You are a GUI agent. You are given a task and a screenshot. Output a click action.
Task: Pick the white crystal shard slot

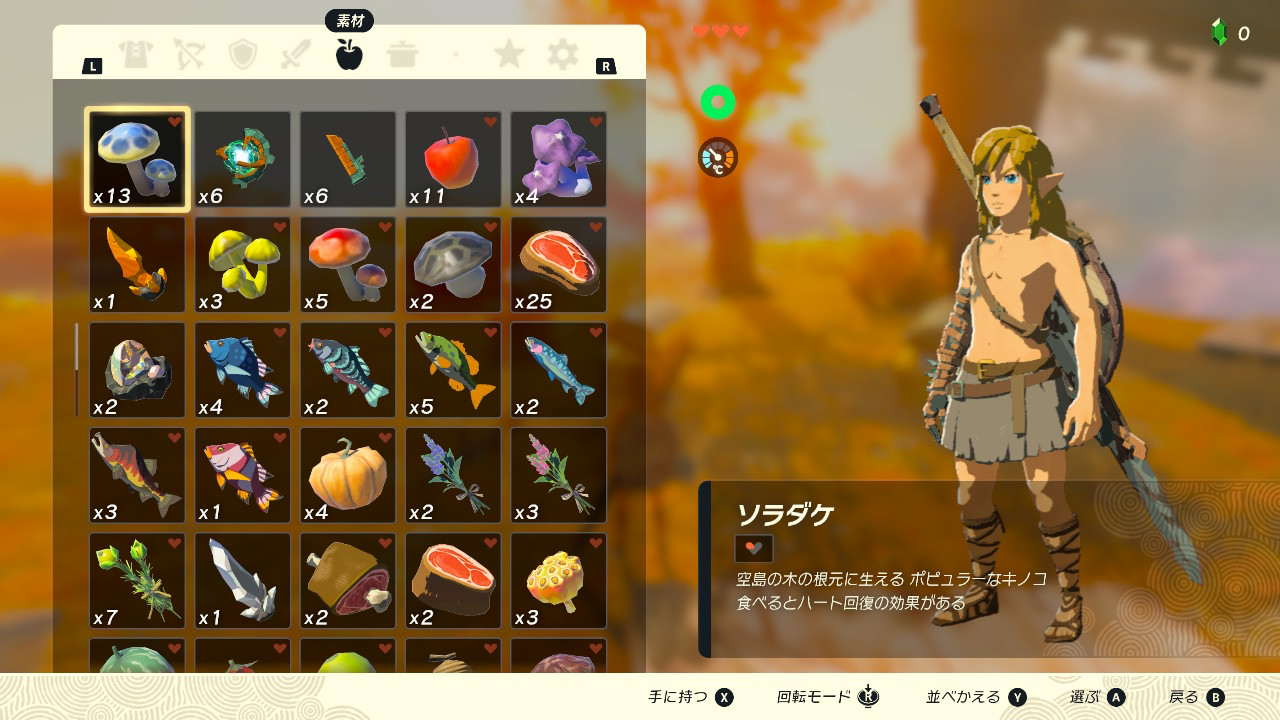(x=242, y=581)
